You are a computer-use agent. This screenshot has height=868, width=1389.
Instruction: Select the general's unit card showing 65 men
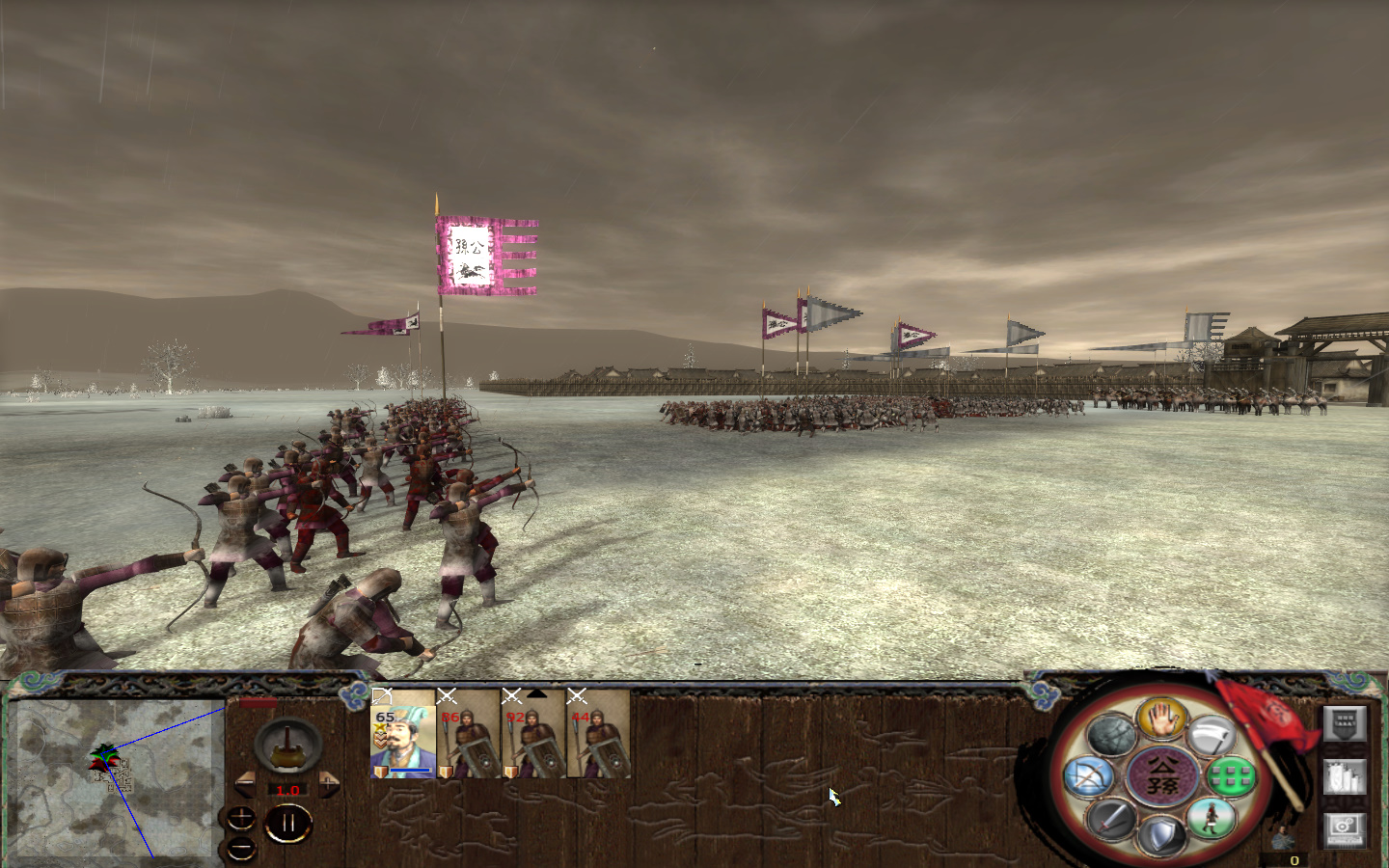tap(403, 742)
